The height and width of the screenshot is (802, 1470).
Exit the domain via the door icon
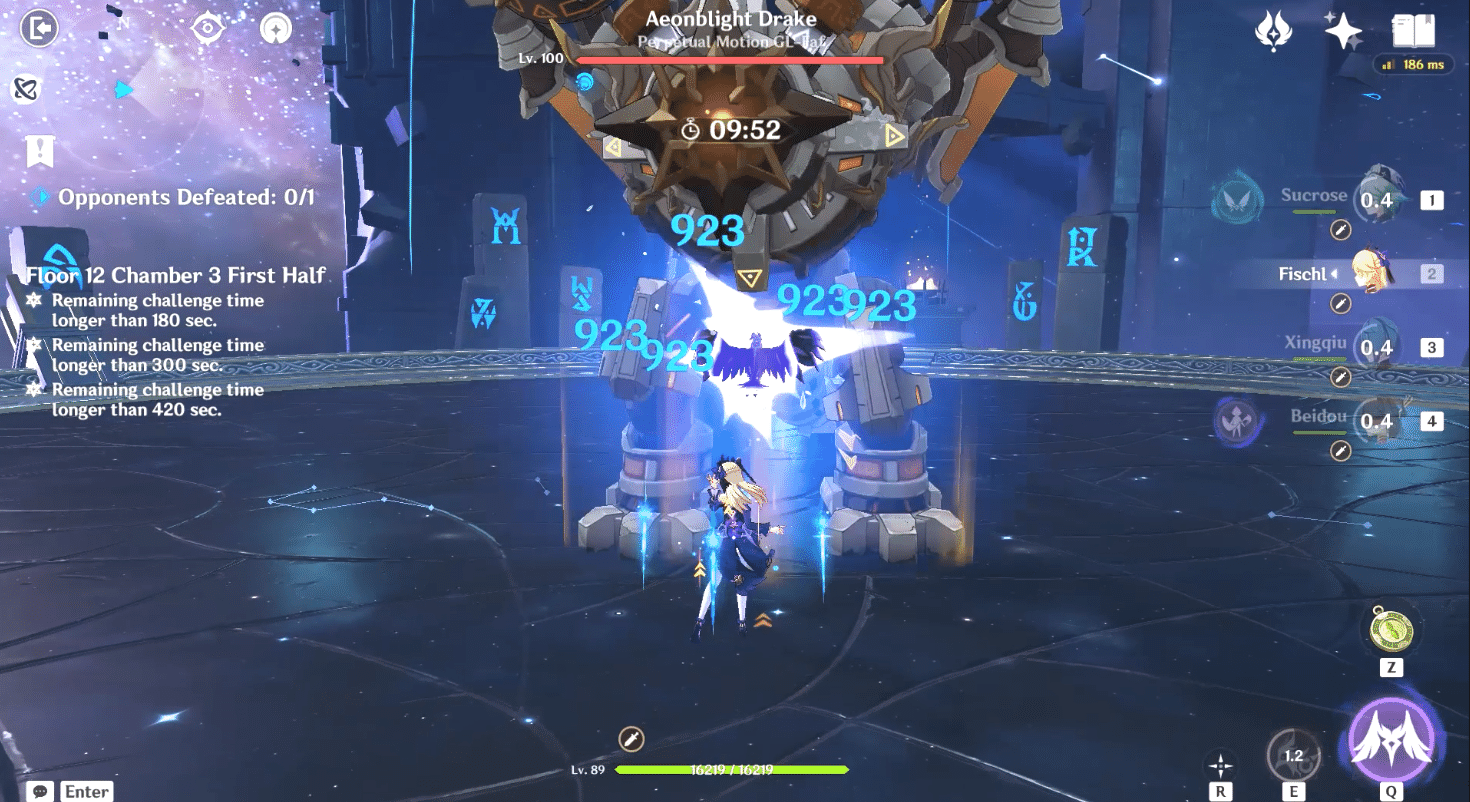tap(36, 28)
